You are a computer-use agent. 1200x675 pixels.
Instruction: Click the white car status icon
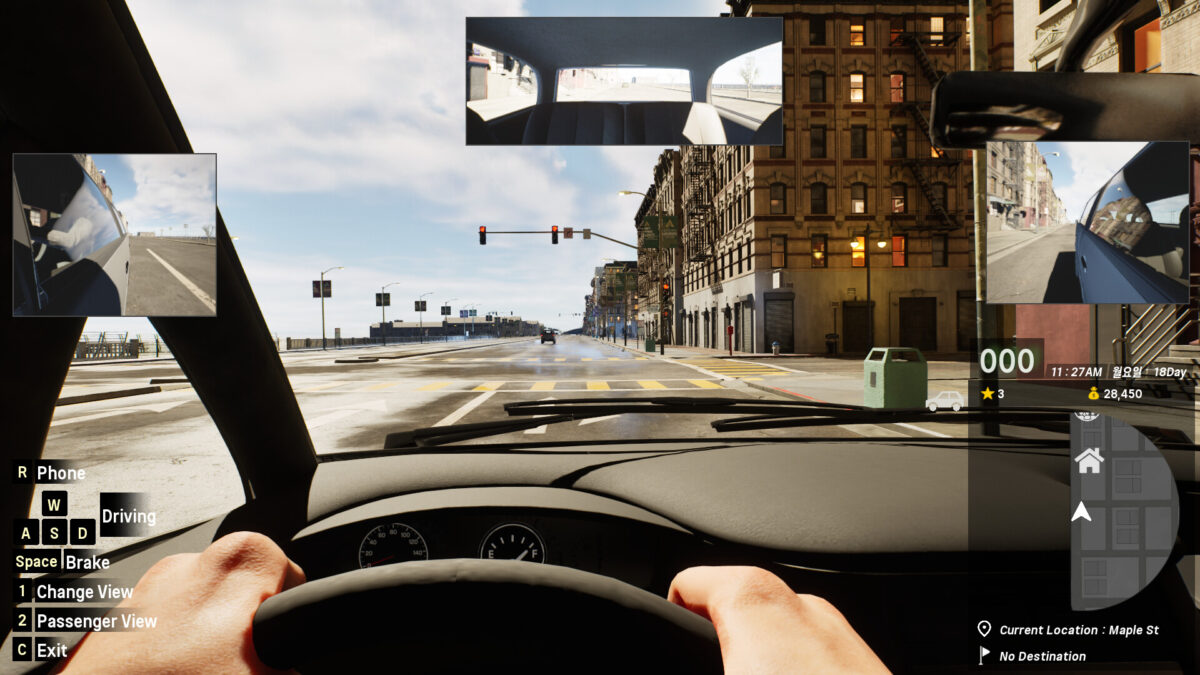click(x=945, y=400)
